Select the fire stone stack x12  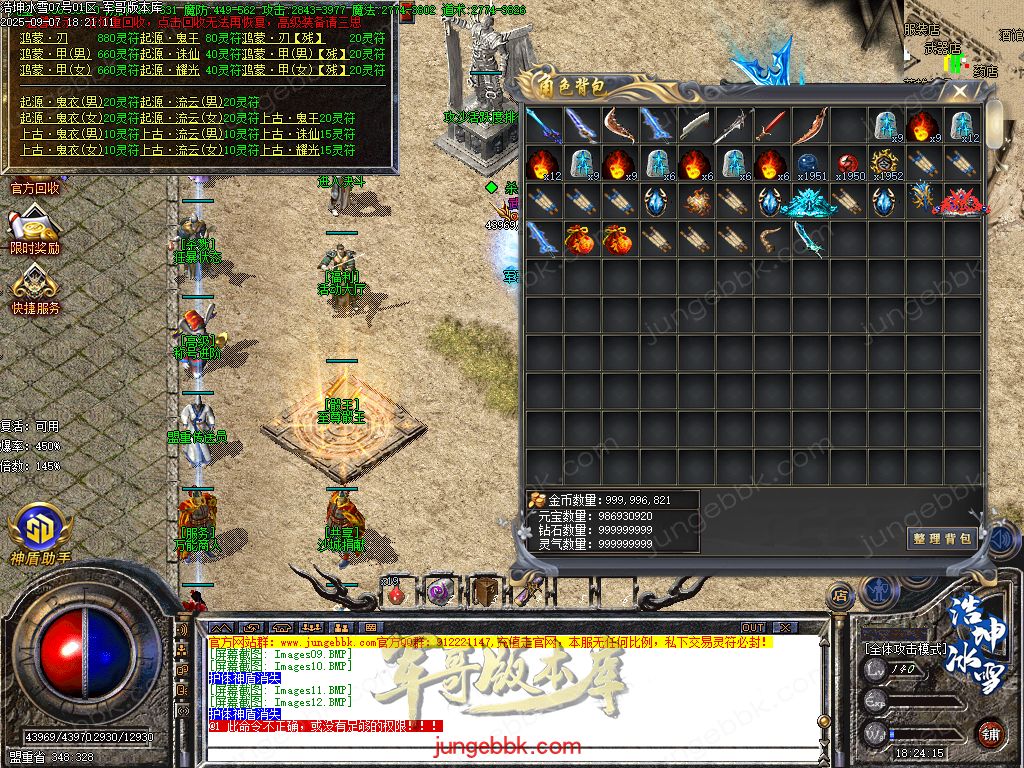(x=543, y=164)
